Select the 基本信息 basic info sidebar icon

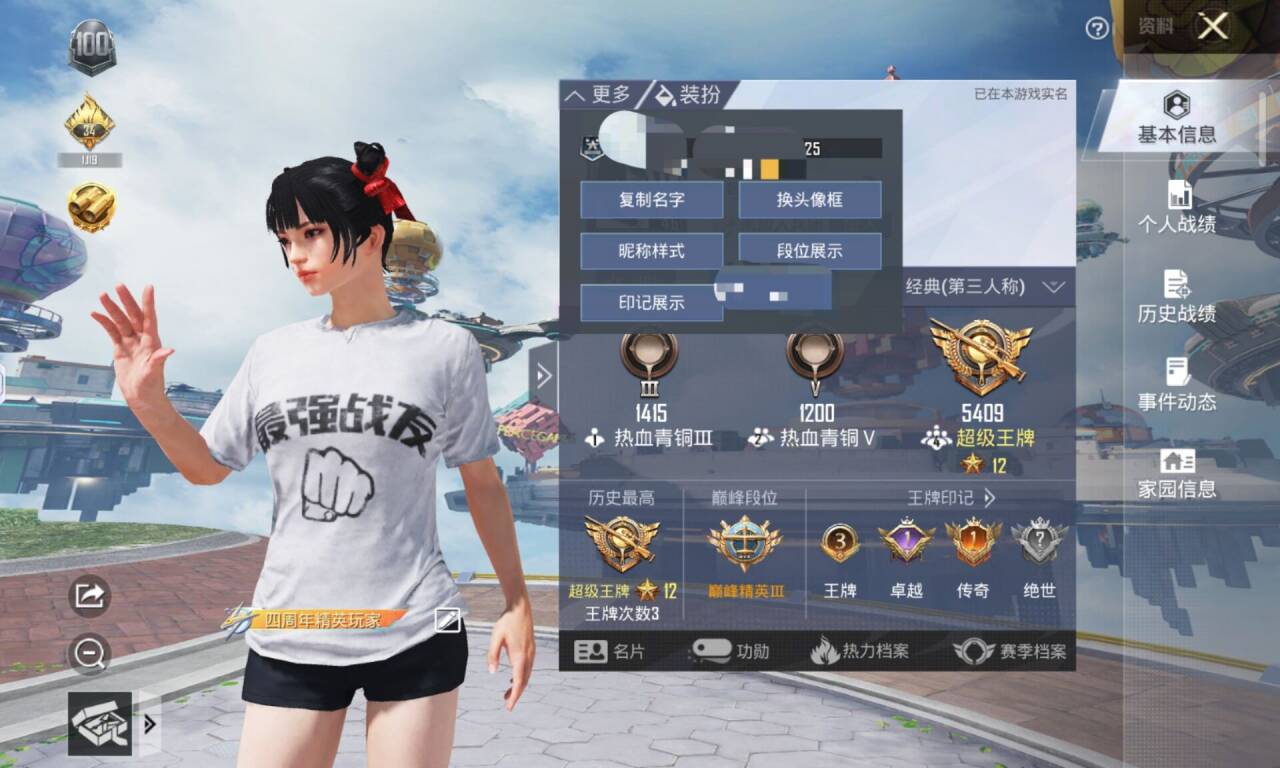[x=1176, y=122]
